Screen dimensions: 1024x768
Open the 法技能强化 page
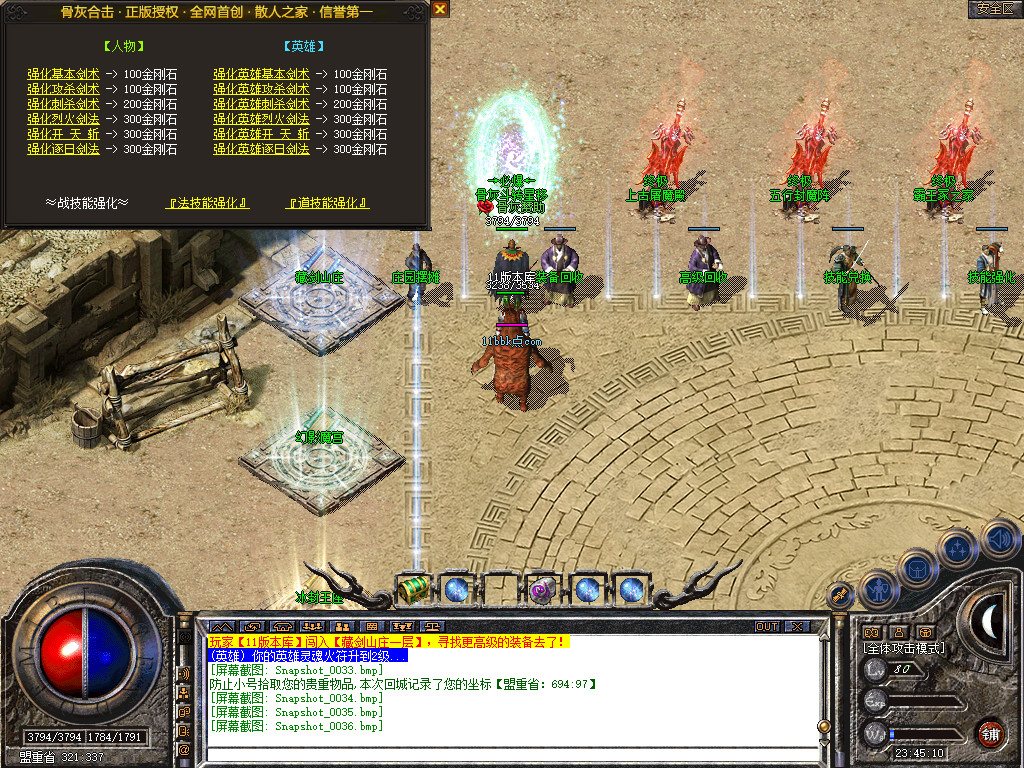207,203
